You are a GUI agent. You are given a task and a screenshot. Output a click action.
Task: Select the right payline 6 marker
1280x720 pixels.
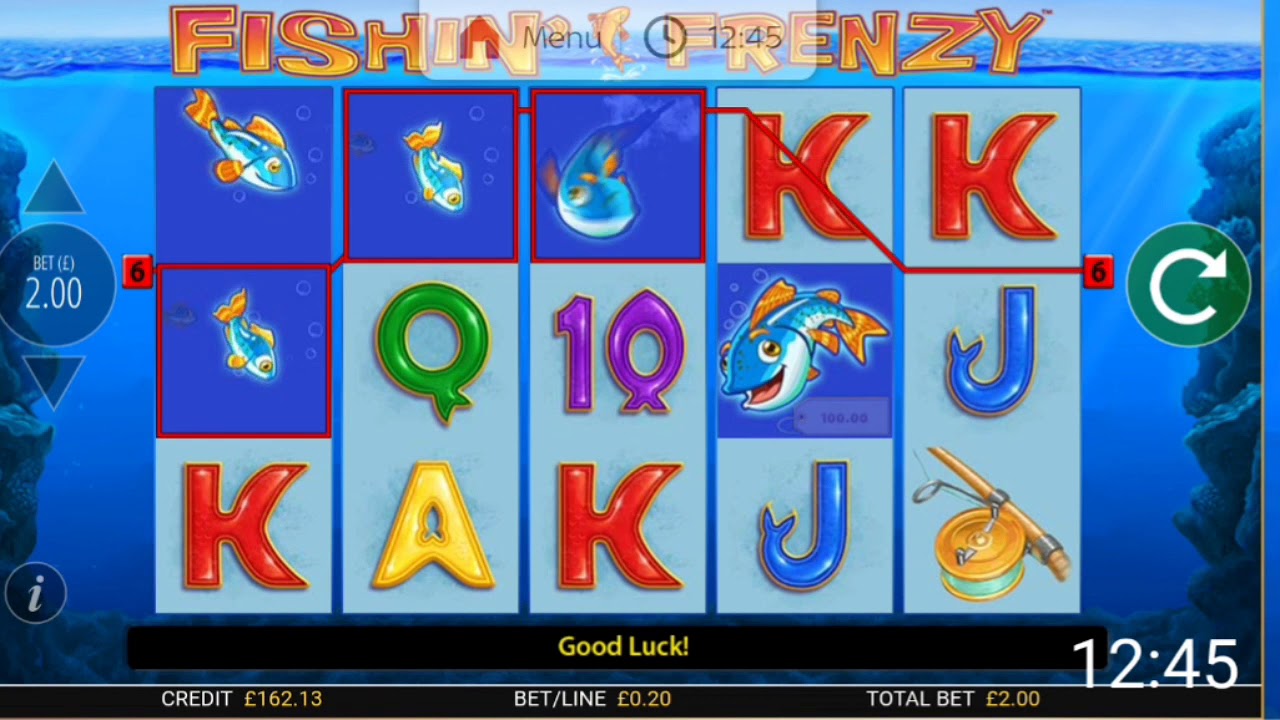coord(1098,271)
